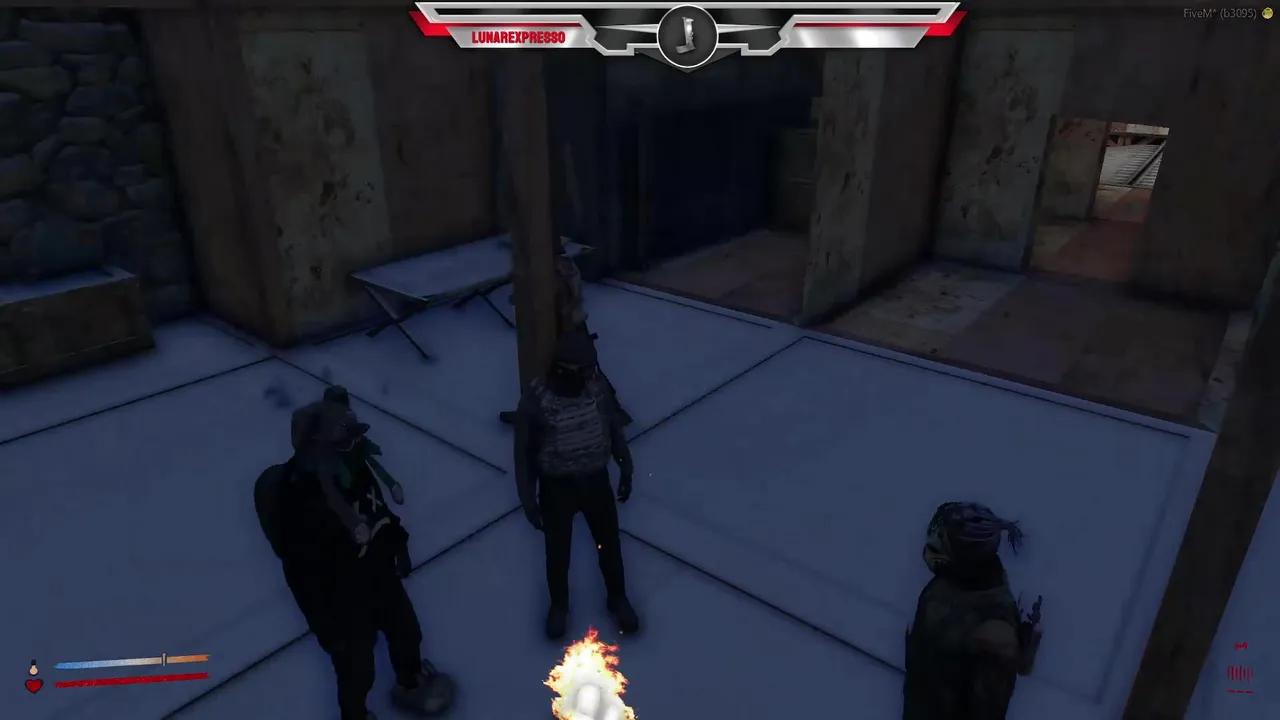Click the red voice signal indicator
The height and width of the screenshot is (720, 1280).
click(x=1240, y=647)
